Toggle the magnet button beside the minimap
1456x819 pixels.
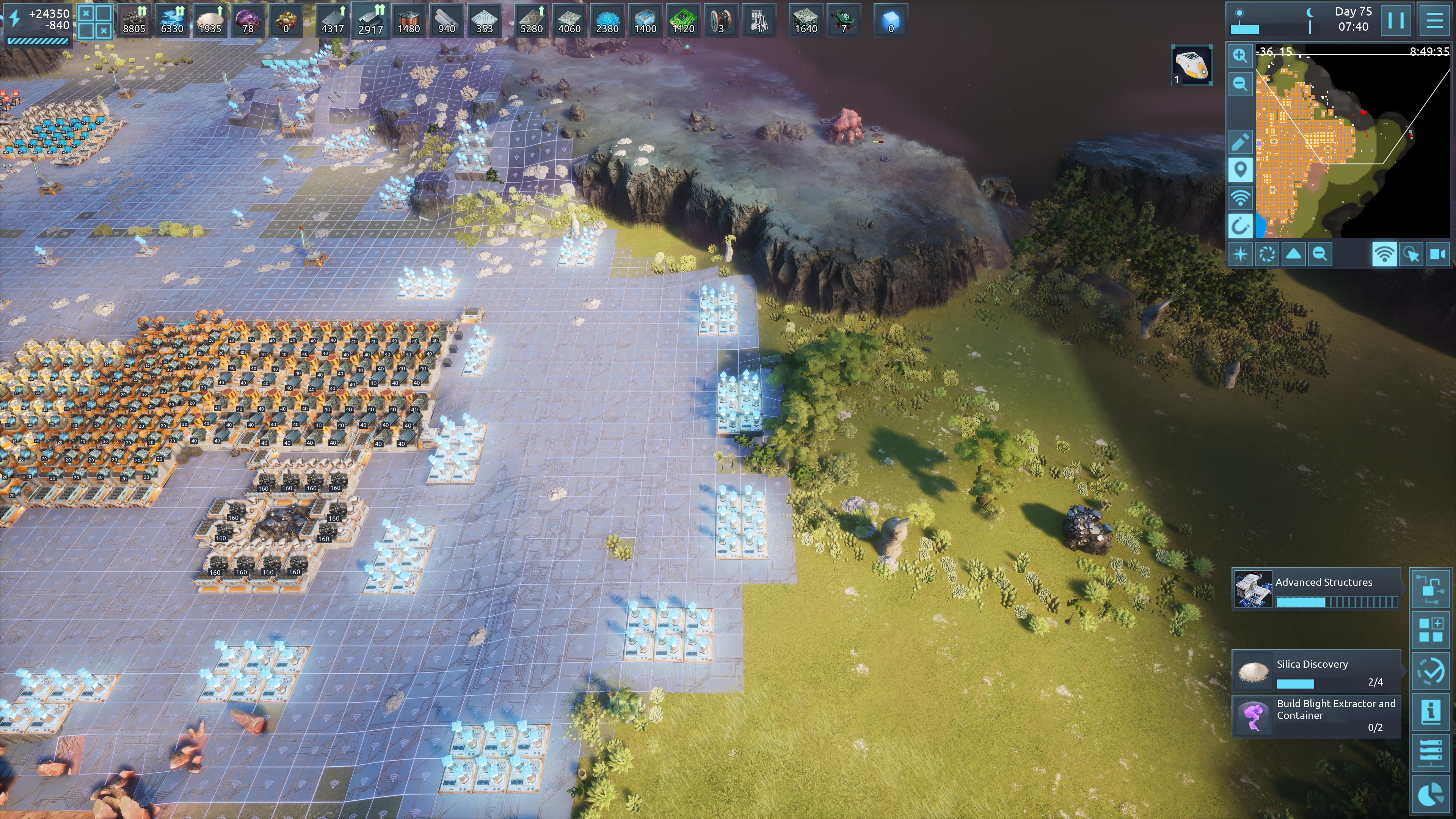[1240, 226]
